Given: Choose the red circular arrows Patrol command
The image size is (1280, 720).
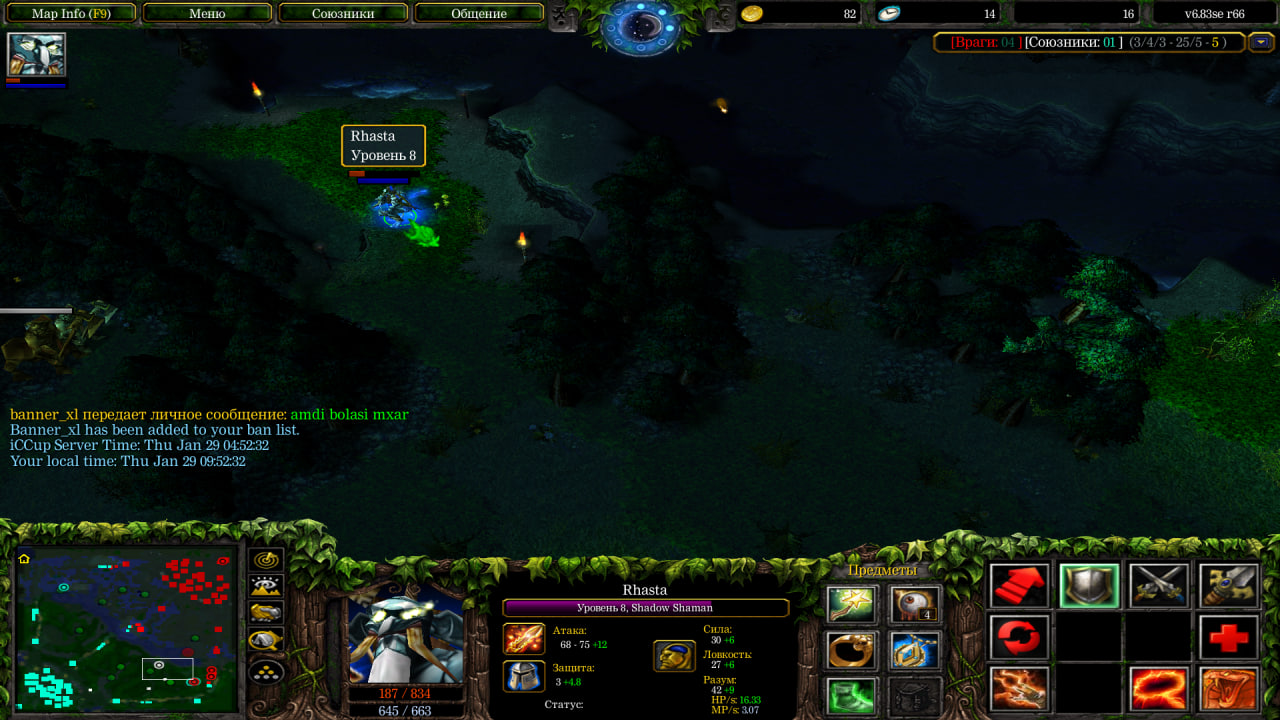Looking at the screenshot, I should pyautogui.click(x=1020, y=637).
